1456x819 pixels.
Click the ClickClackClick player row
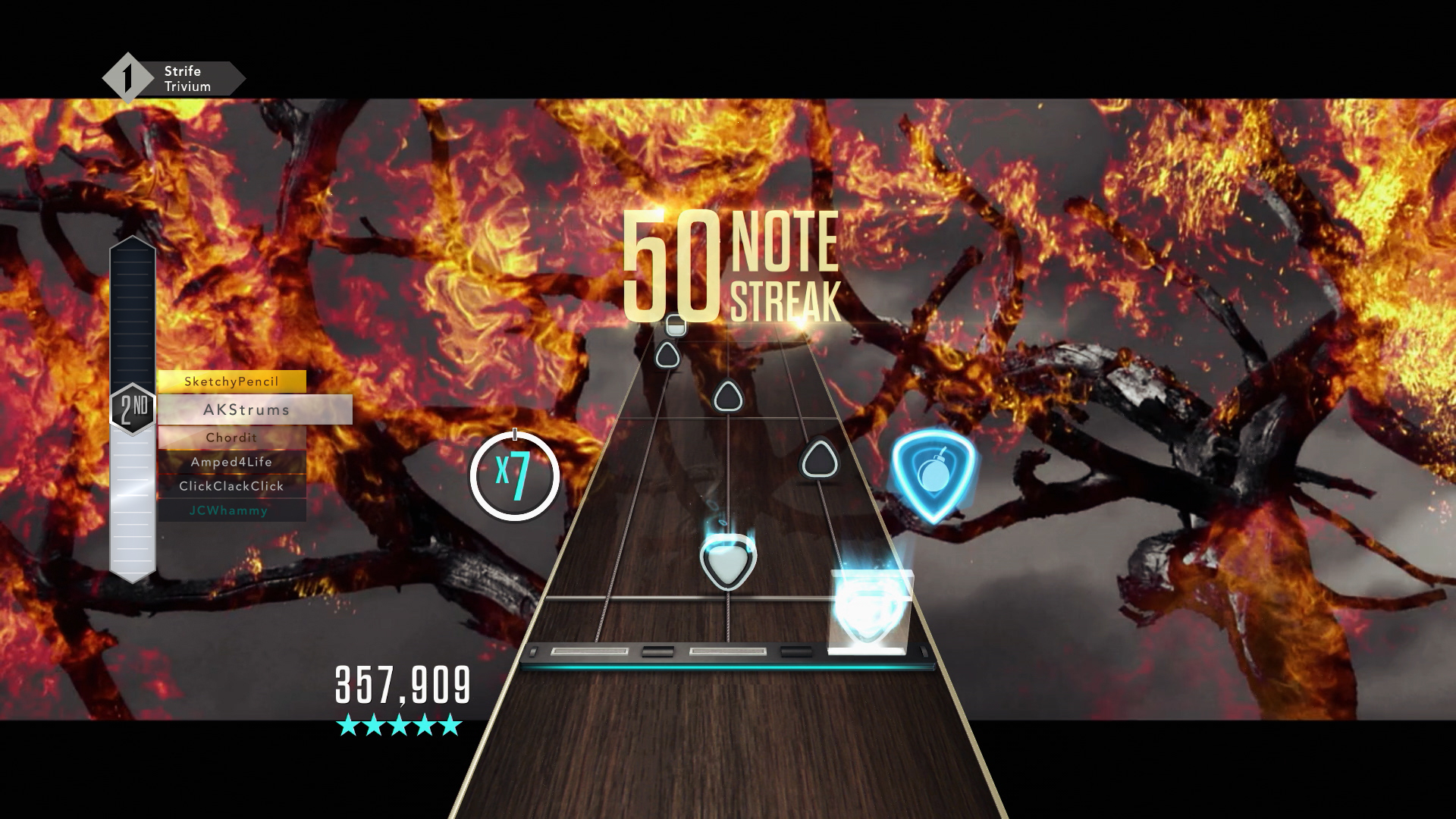(x=232, y=486)
